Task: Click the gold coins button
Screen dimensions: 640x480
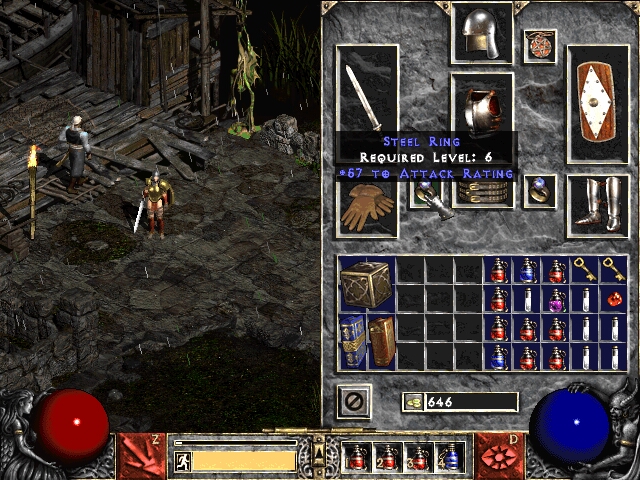Action: tap(412, 402)
